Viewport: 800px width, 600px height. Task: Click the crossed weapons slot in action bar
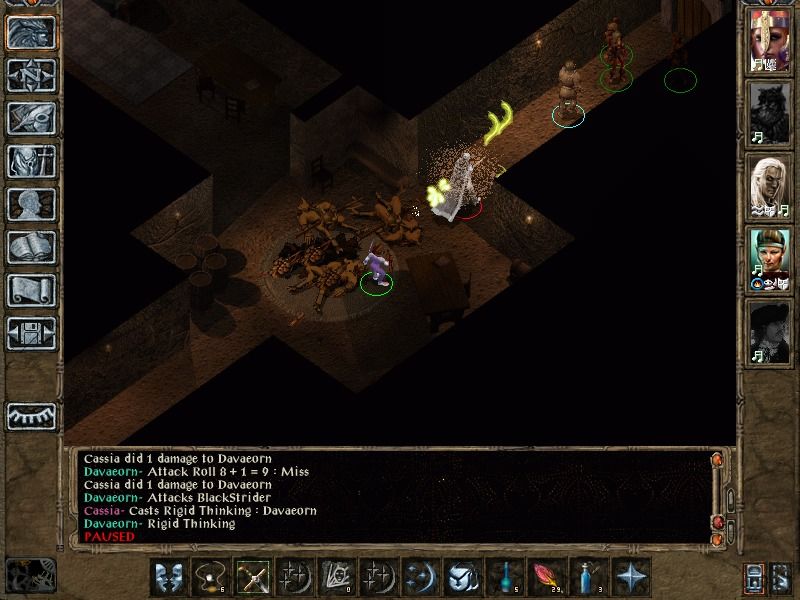click(252, 577)
